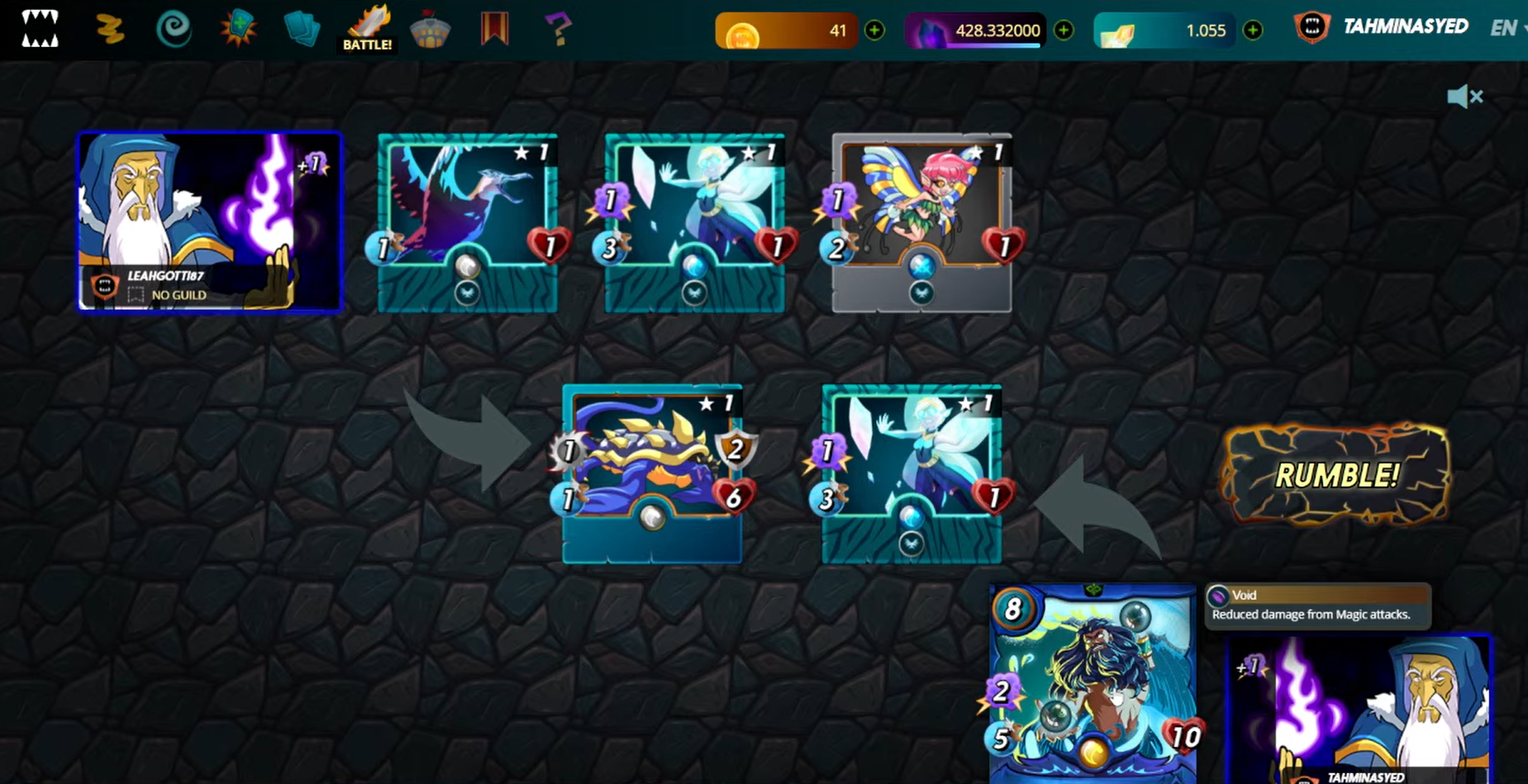Select the purple bird monster card
Screen dimensions: 1528x784
tap(467, 222)
